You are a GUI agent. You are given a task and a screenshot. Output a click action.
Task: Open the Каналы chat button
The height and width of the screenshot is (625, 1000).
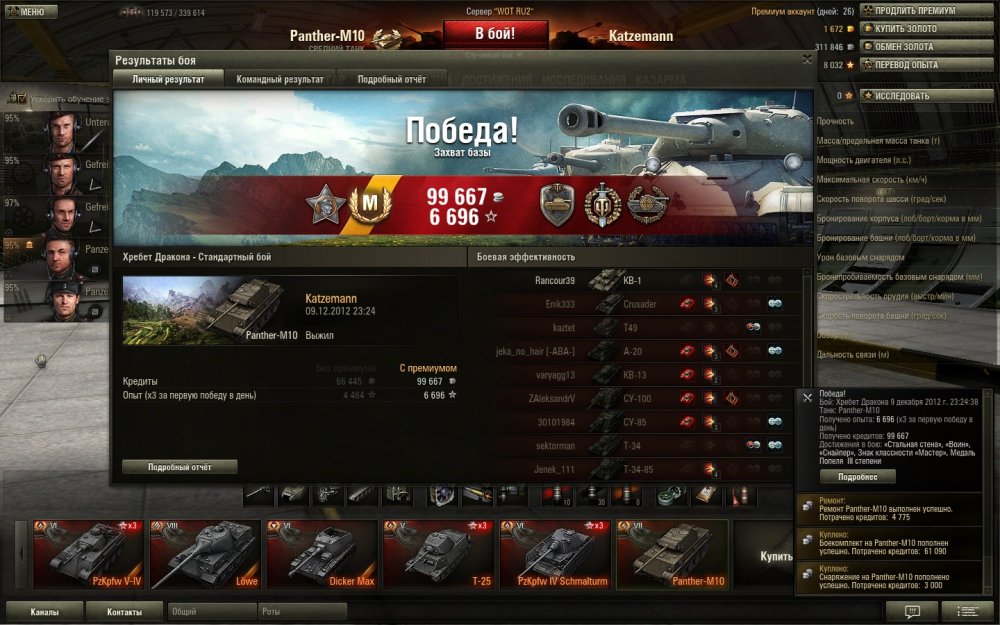[44, 612]
